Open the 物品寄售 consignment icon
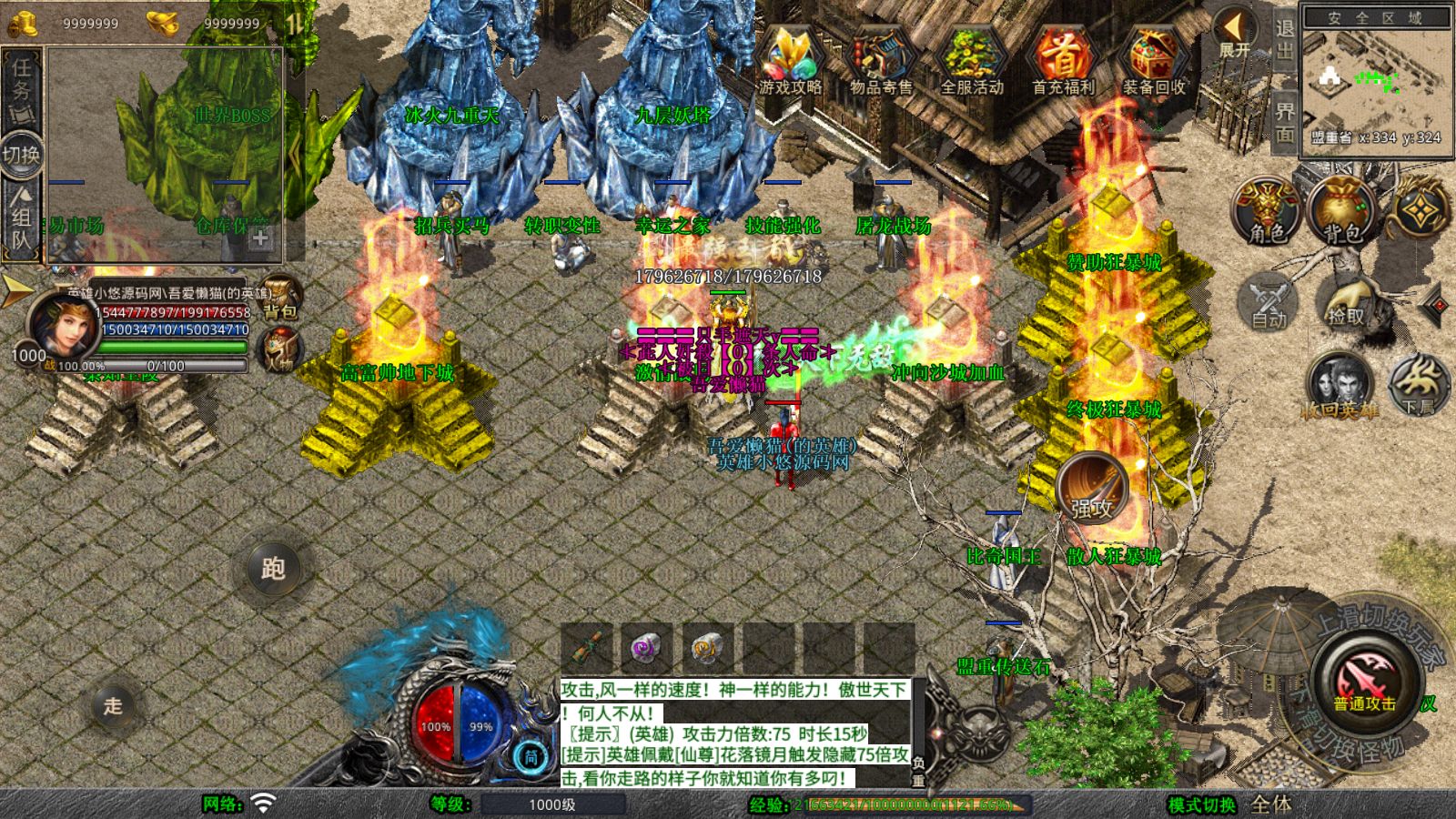 tap(881, 61)
